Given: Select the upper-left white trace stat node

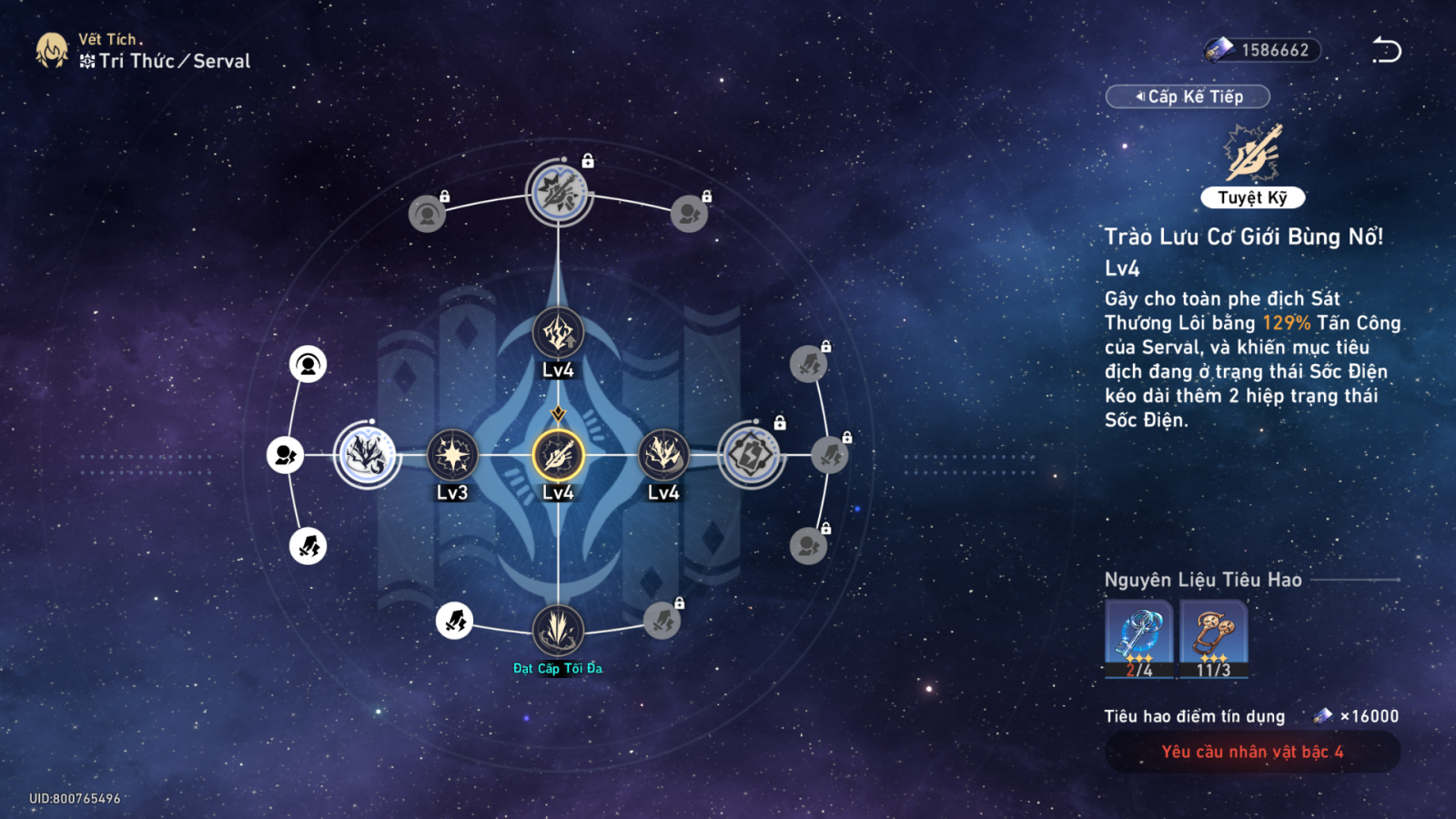Looking at the screenshot, I should (308, 364).
